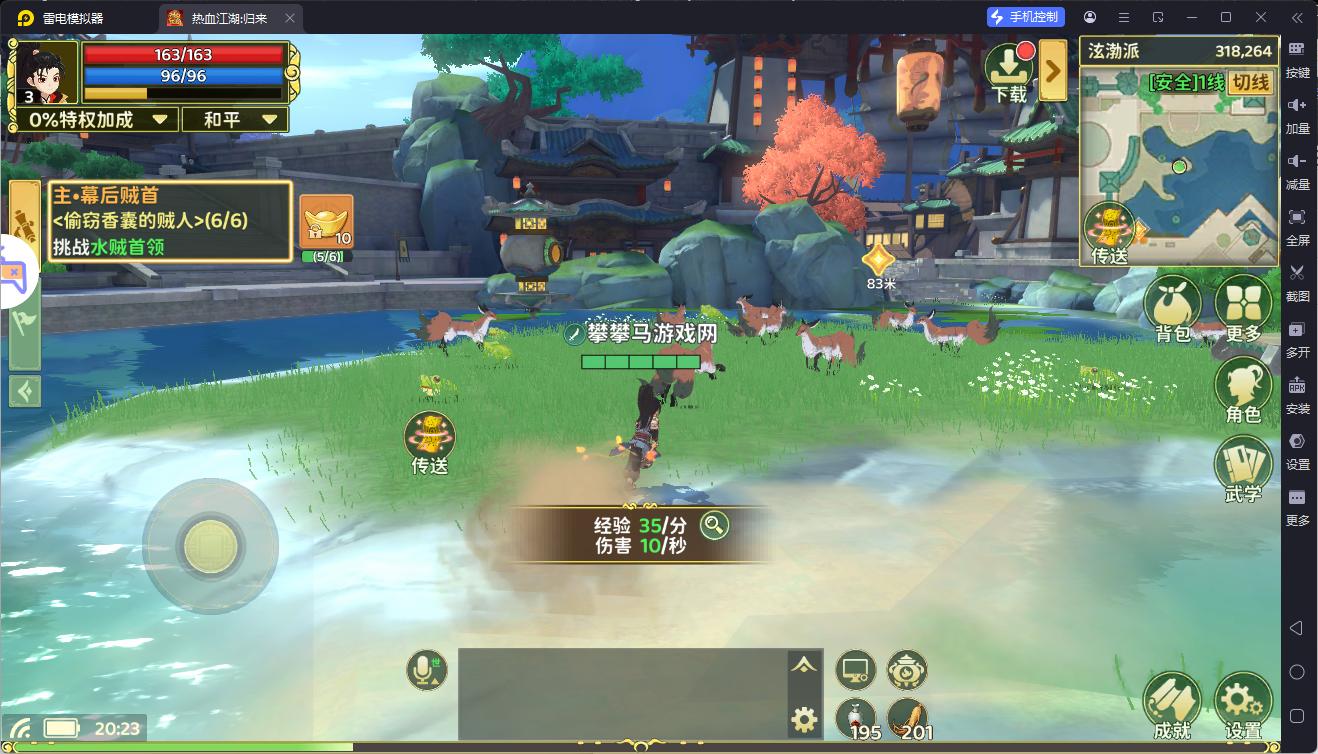Image resolution: width=1318 pixels, height=754 pixels.
Task: Open the 更多 menu with clover icon
Action: coord(1243,305)
